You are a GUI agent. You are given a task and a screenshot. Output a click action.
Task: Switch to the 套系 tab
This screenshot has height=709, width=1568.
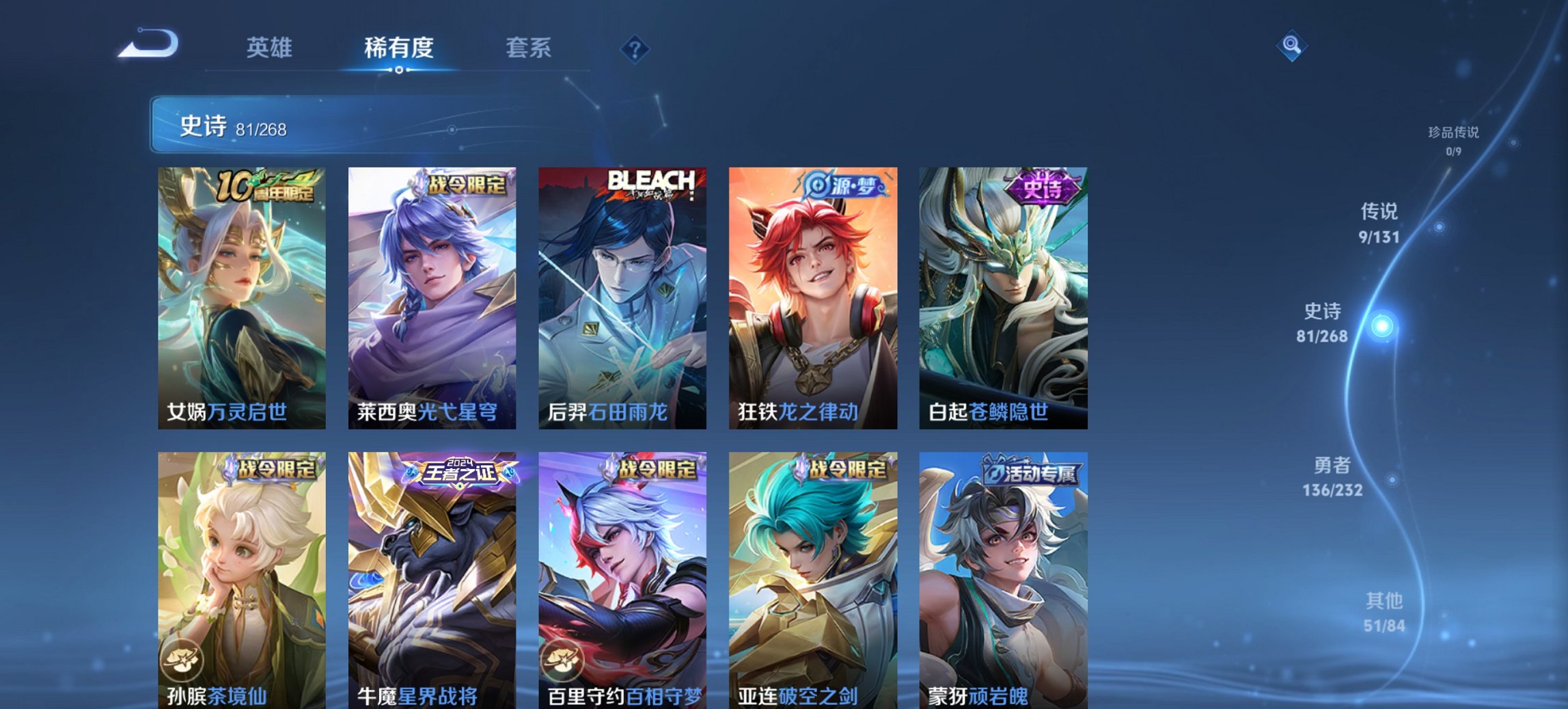[529, 48]
